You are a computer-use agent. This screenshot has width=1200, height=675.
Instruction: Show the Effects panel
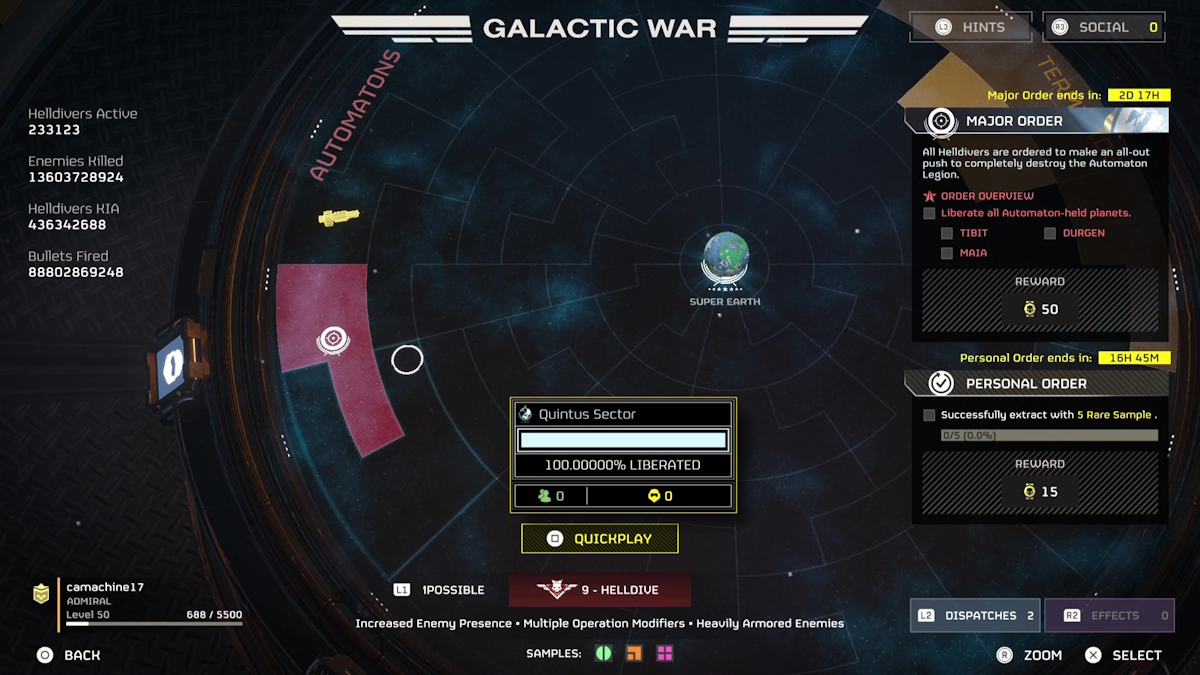click(1109, 616)
